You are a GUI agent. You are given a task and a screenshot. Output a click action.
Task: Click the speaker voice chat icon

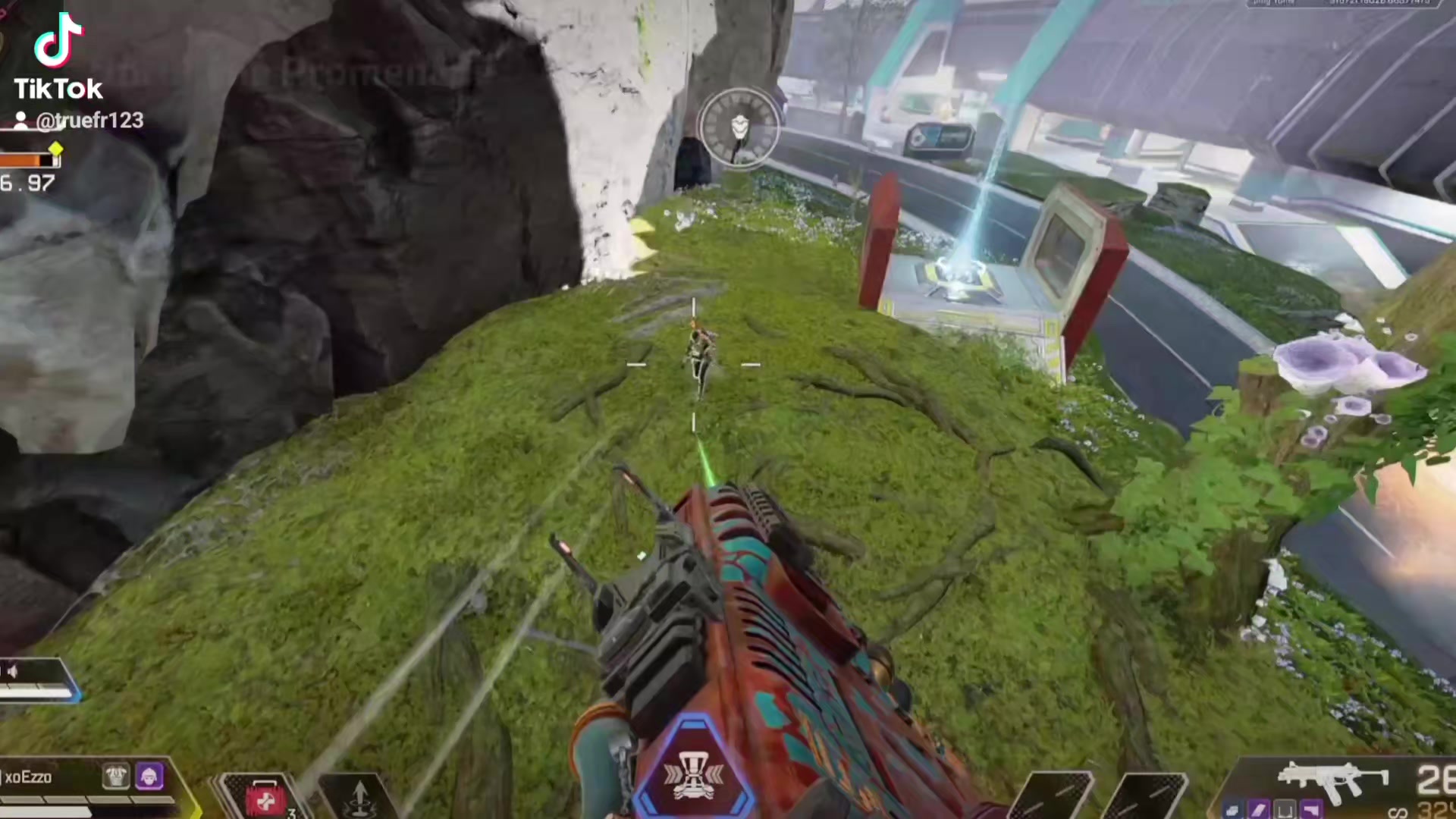11,671
